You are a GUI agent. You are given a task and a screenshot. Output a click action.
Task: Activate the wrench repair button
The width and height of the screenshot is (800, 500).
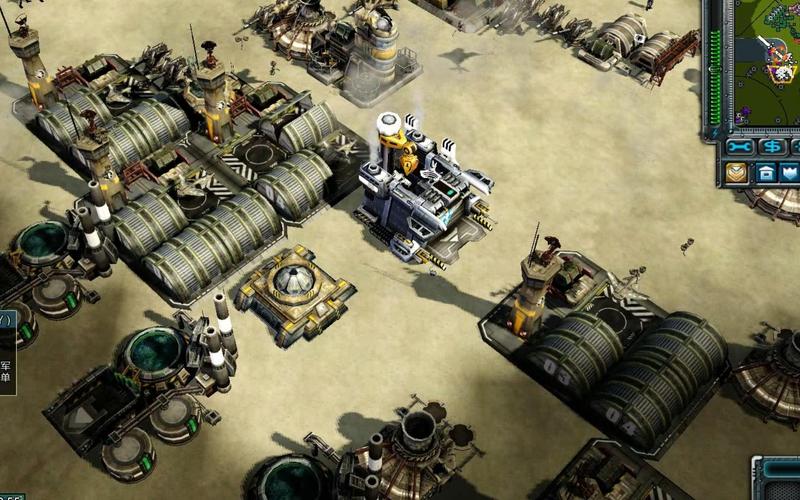[x=741, y=147]
